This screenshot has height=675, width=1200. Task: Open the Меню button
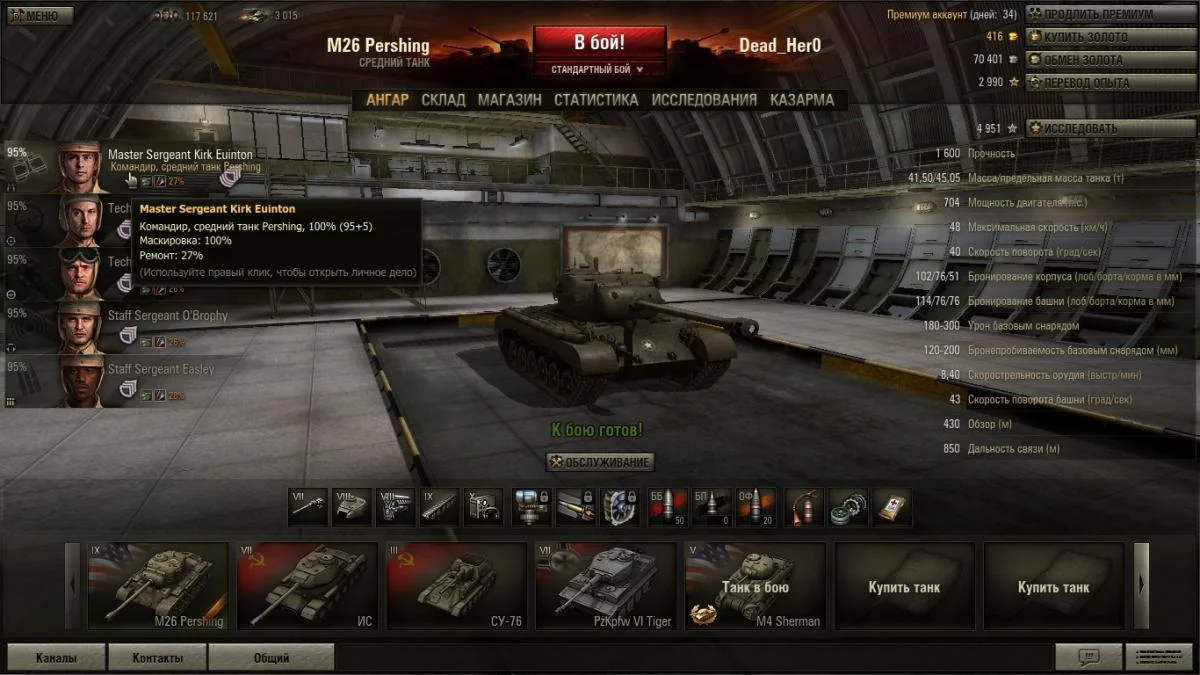[x=40, y=16]
